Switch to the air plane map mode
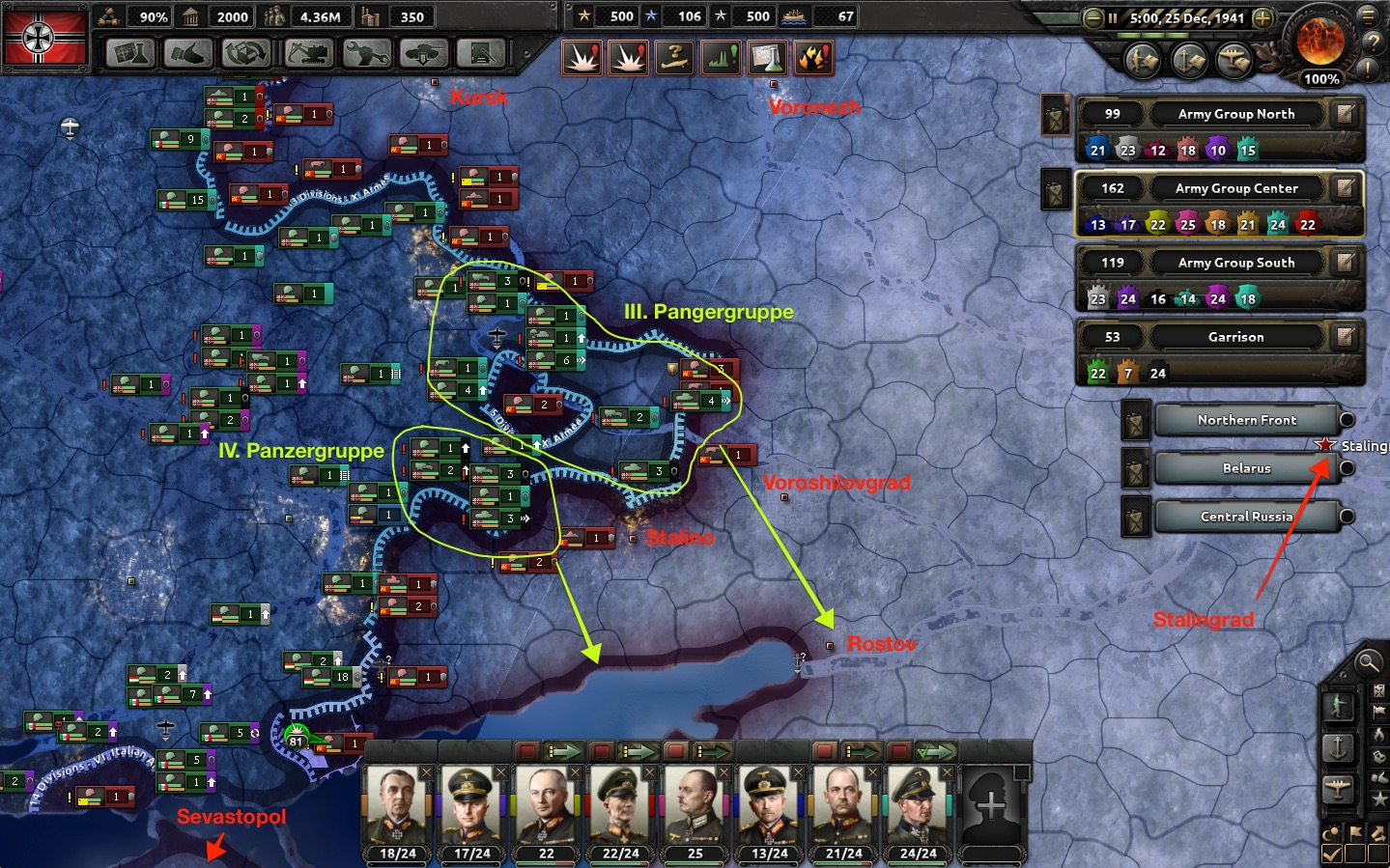Viewport: 1390px width, 868px height. tap(1338, 789)
